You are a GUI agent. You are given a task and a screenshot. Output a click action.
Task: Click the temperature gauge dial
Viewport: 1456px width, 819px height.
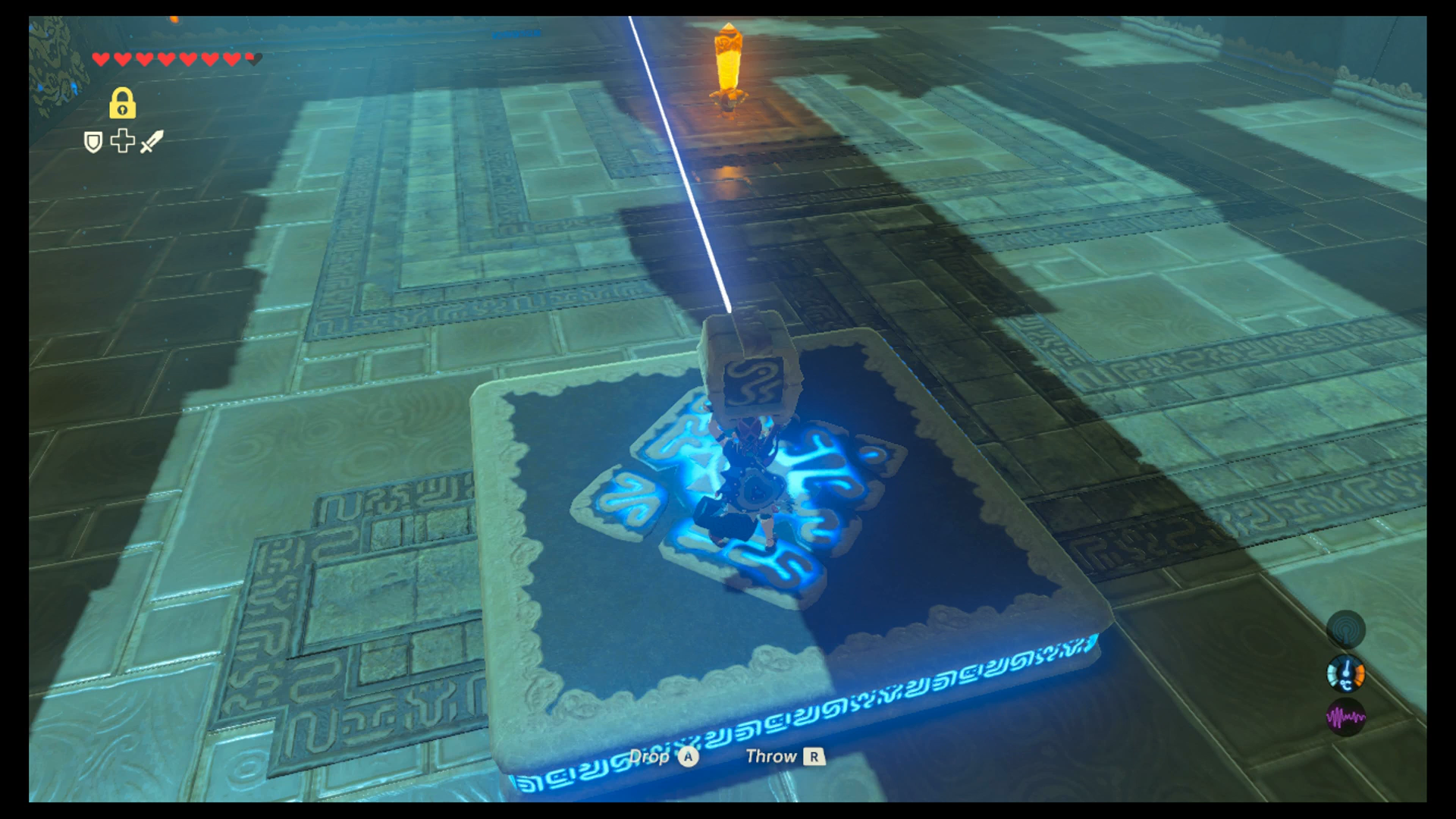1346,672
